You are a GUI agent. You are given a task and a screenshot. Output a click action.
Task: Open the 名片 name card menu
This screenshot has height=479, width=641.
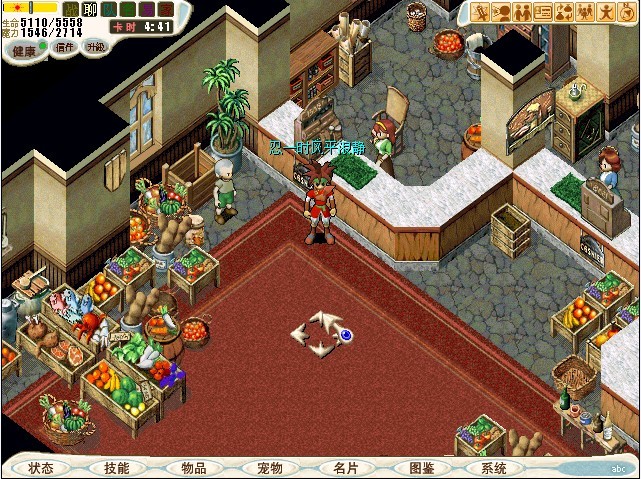(x=346, y=467)
